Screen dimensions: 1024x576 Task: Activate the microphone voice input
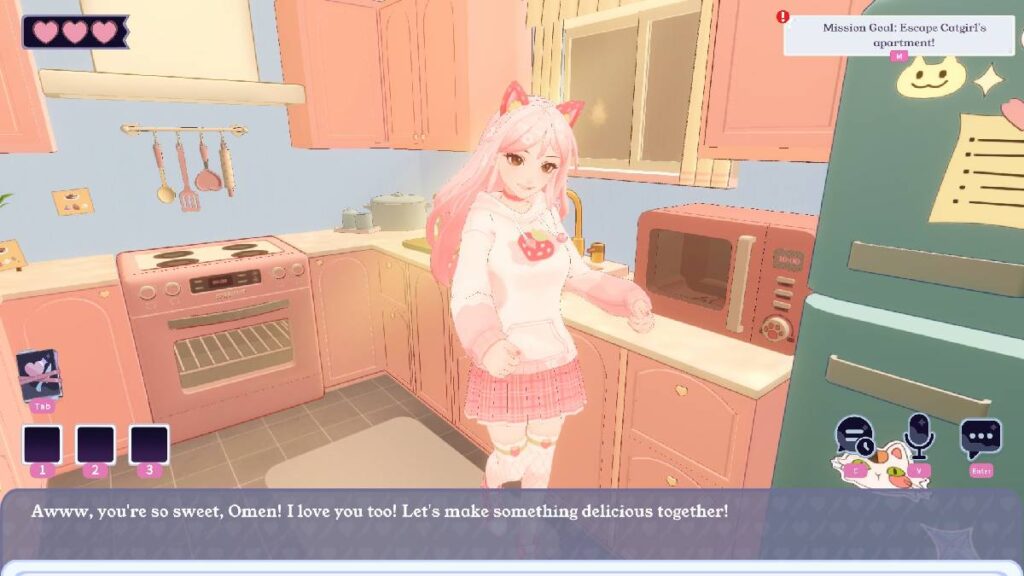click(917, 437)
